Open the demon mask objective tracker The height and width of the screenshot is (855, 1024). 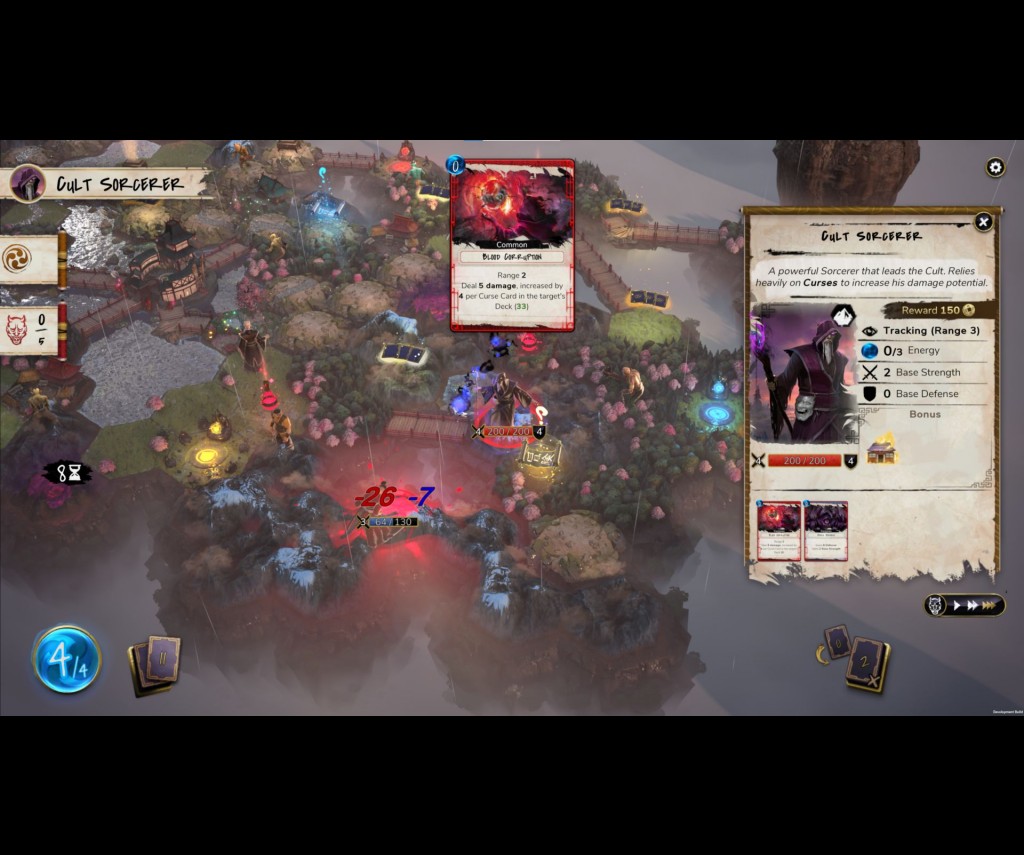pyautogui.click(x=17, y=329)
